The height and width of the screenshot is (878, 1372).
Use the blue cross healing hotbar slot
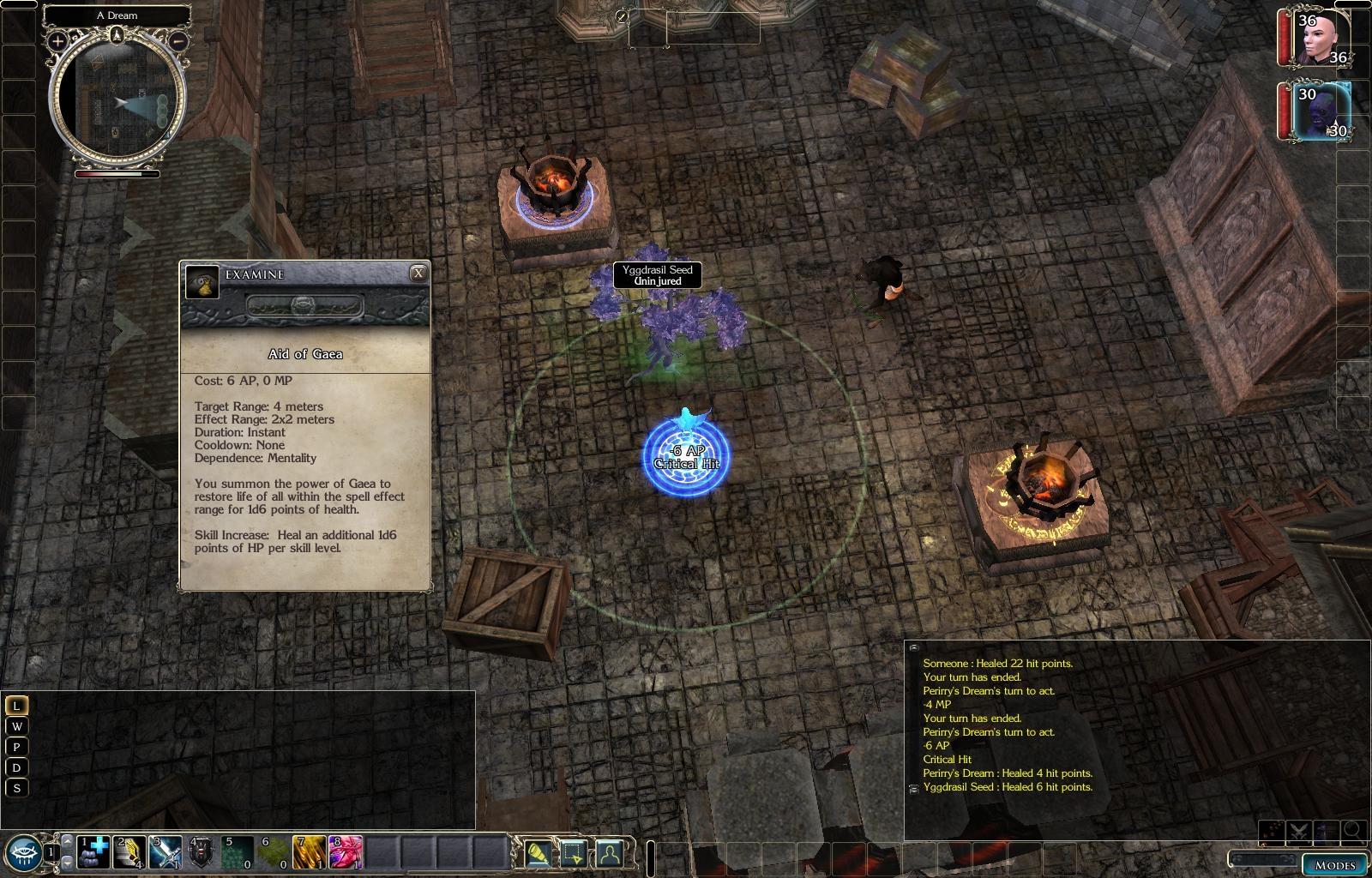coord(94,851)
